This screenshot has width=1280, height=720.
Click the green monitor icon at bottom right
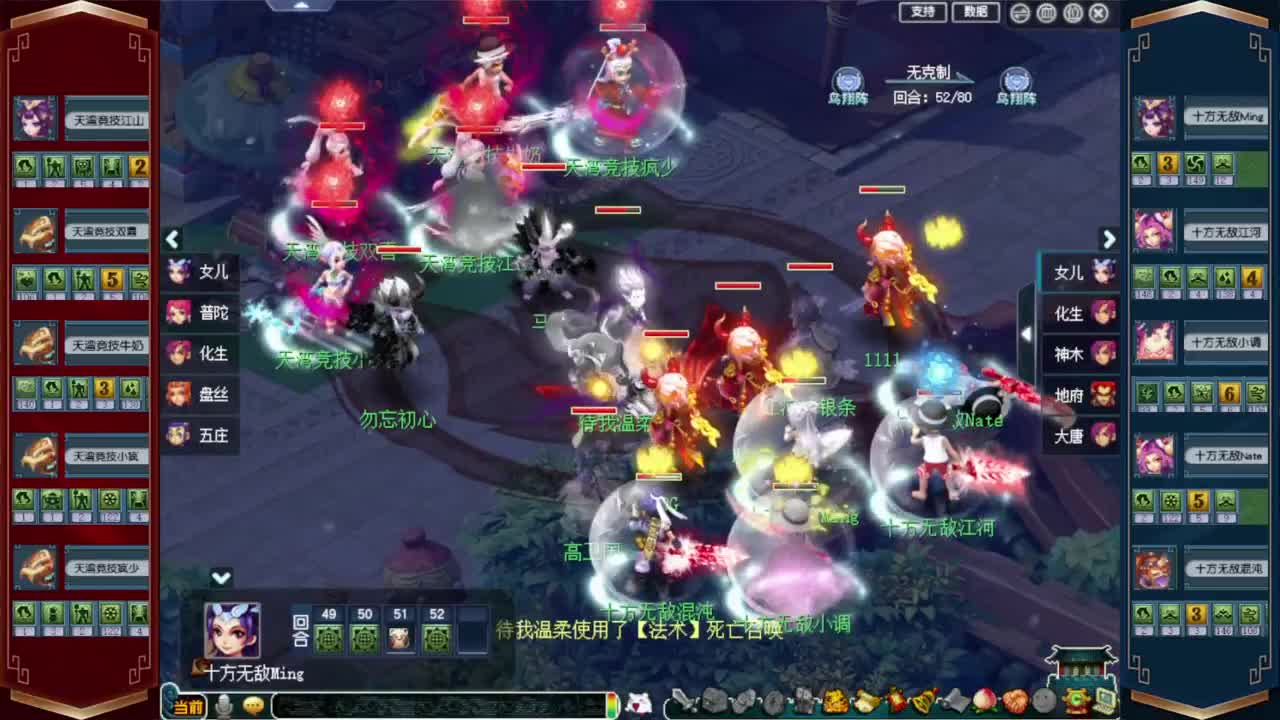[x=1104, y=700]
